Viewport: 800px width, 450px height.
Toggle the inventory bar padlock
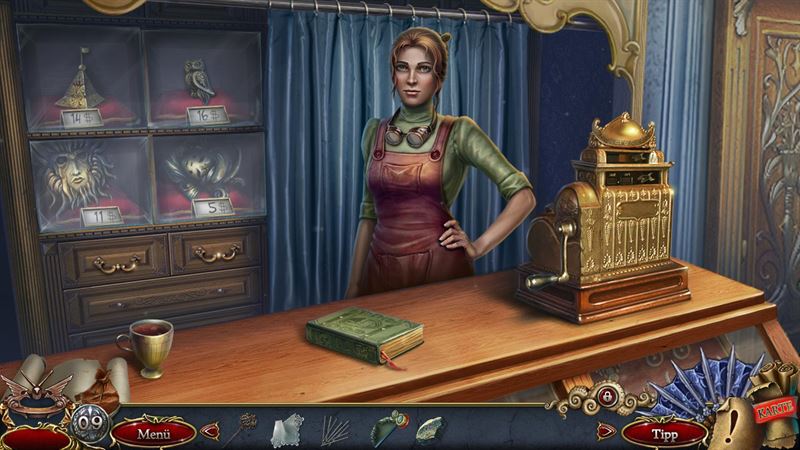point(608,396)
